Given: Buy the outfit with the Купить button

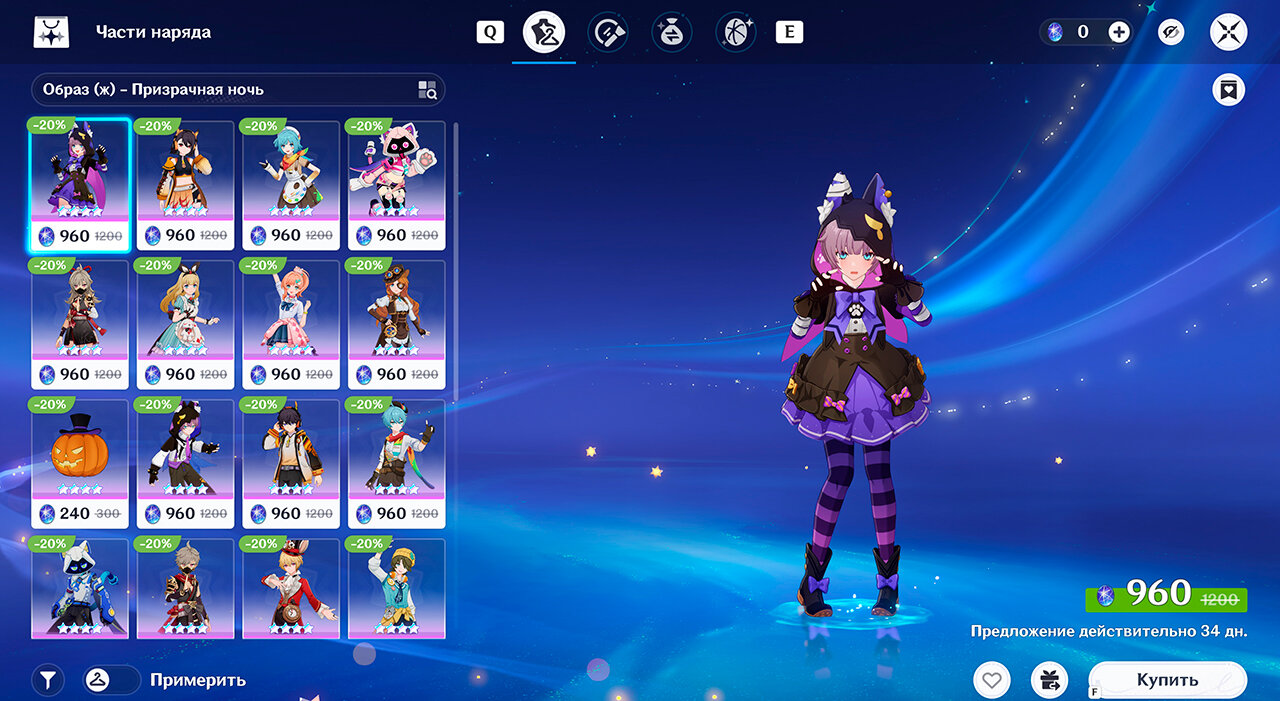Looking at the screenshot, I should point(1167,680).
